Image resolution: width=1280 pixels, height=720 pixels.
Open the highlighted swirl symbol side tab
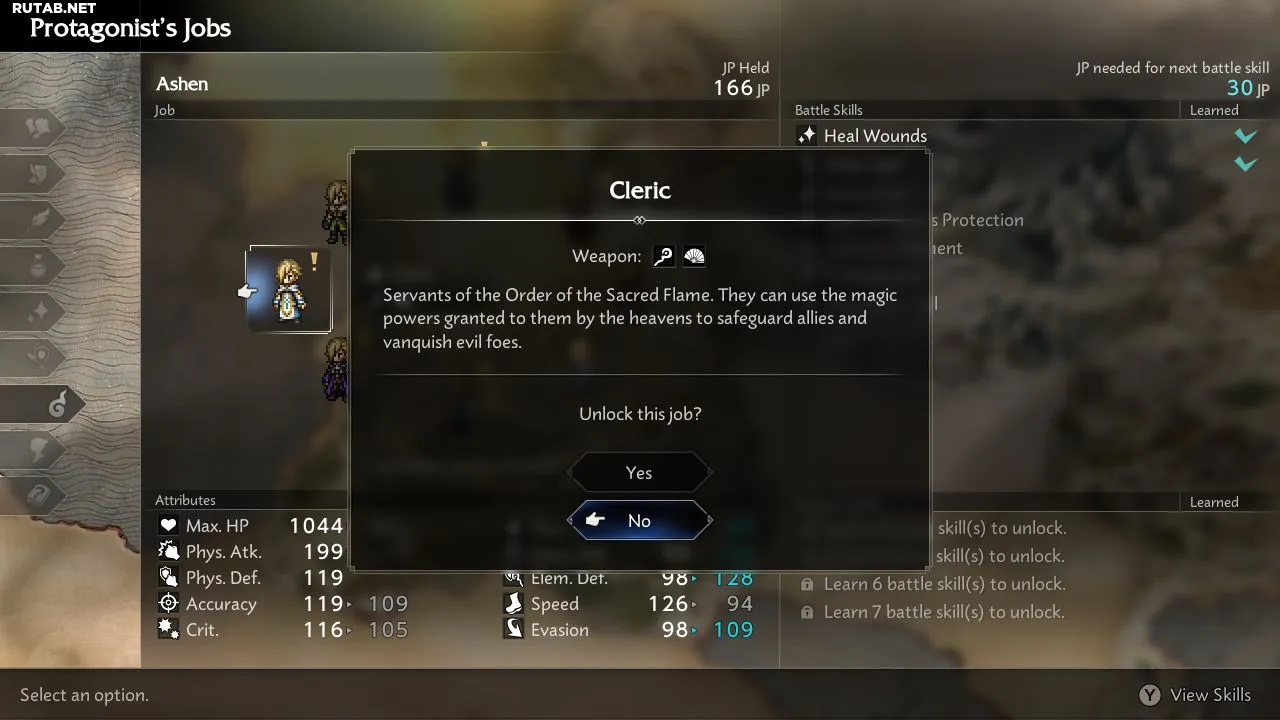56,404
